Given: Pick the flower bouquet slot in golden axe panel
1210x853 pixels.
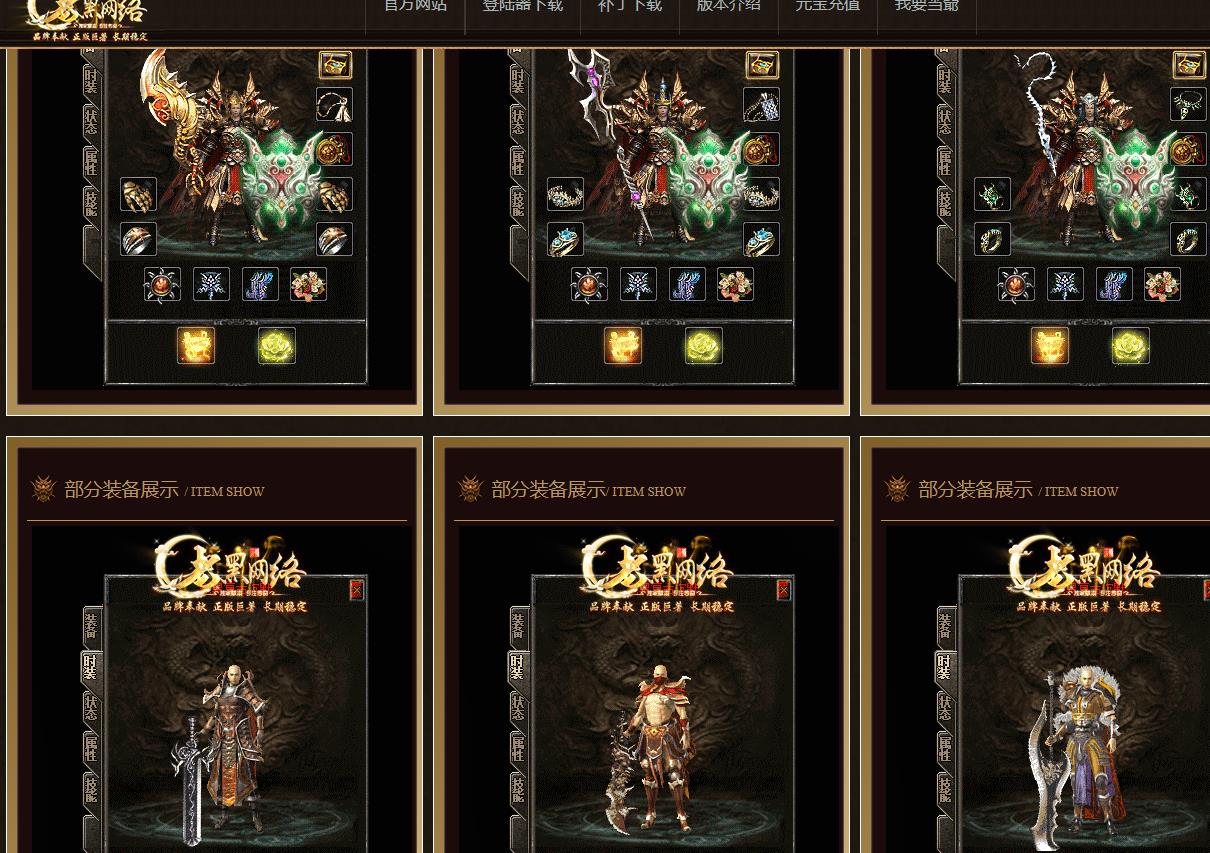Looking at the screenshot, I should tap(308, 285).
